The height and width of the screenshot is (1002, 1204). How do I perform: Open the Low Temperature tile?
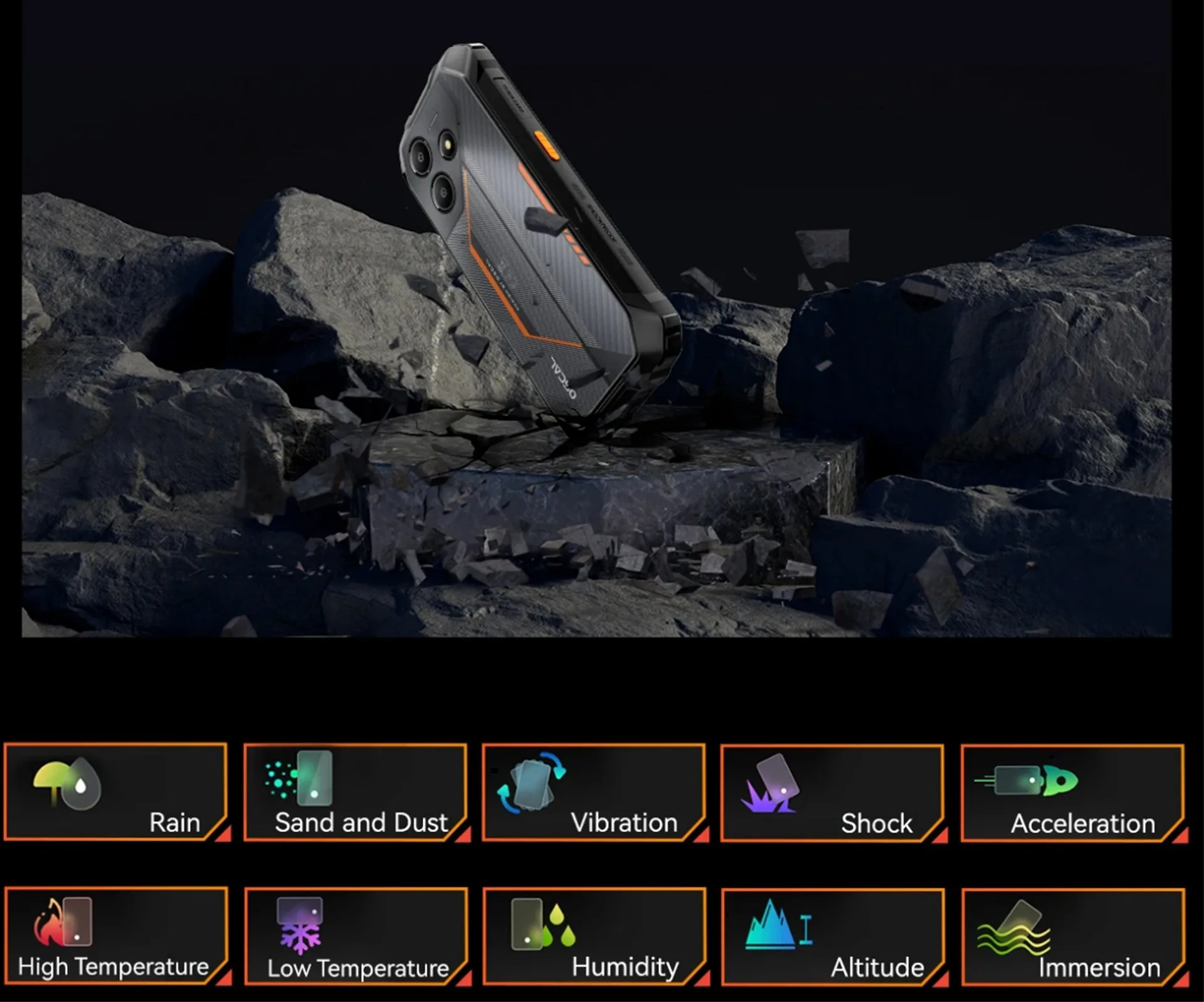[356, 936]
